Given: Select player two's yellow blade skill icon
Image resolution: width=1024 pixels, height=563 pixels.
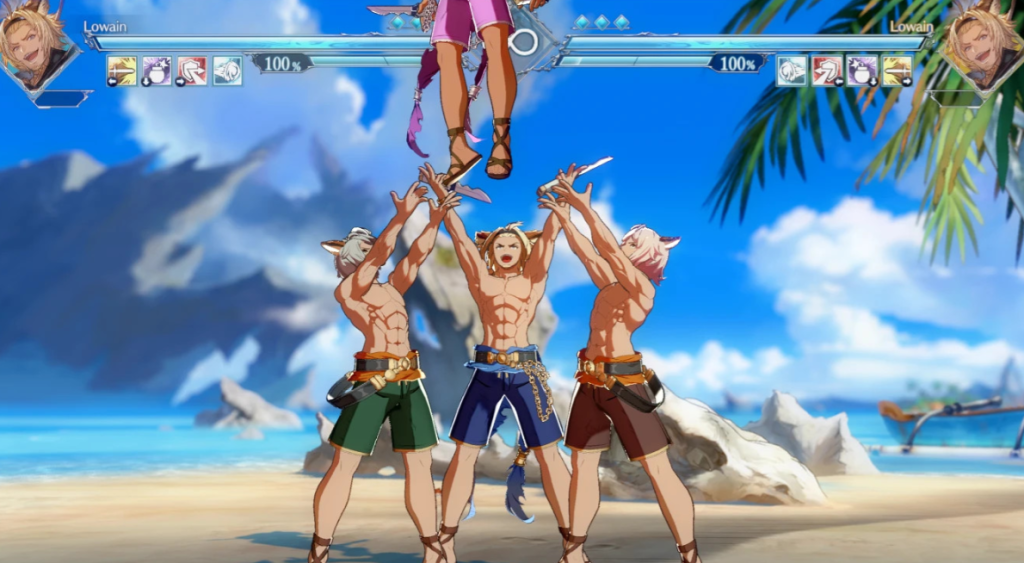Looking at the screenshot, I should (x=897, y=70).
